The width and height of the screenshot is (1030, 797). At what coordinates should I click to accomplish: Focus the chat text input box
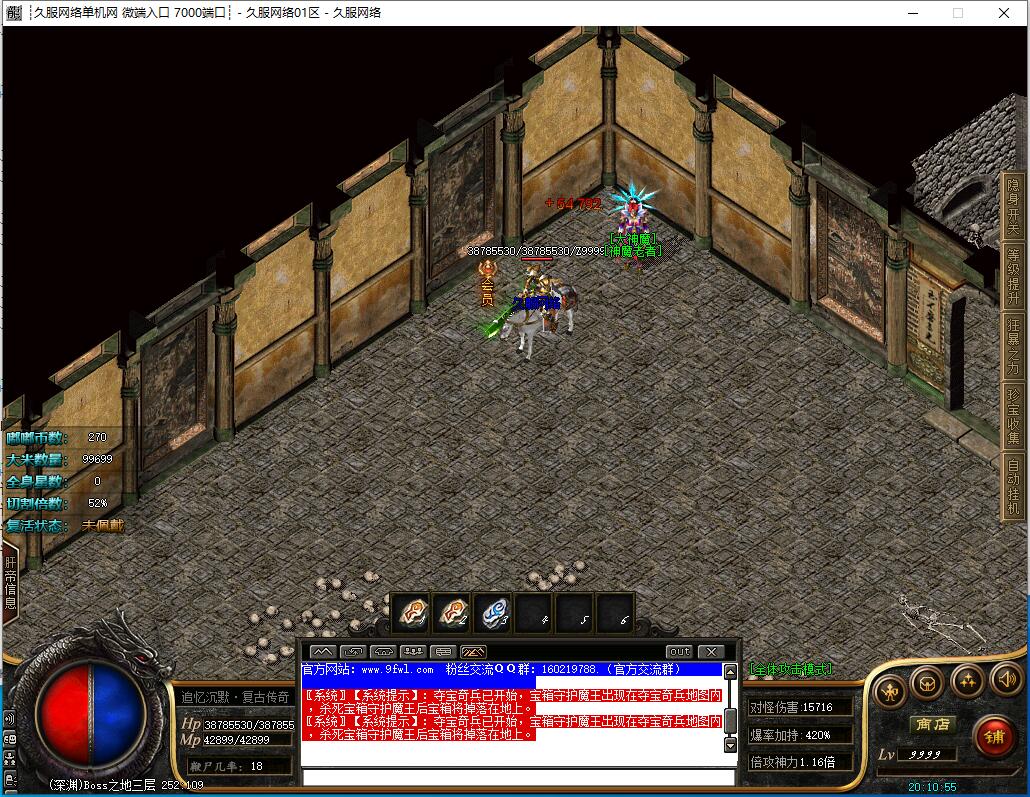[x=518, y=777]
